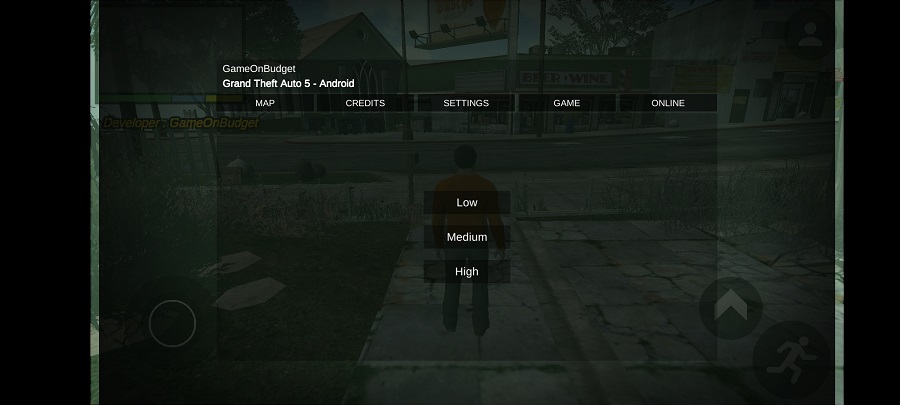Switch to the ONLINE tab
Screen dimensions: 900x405
tap(668, 103)
